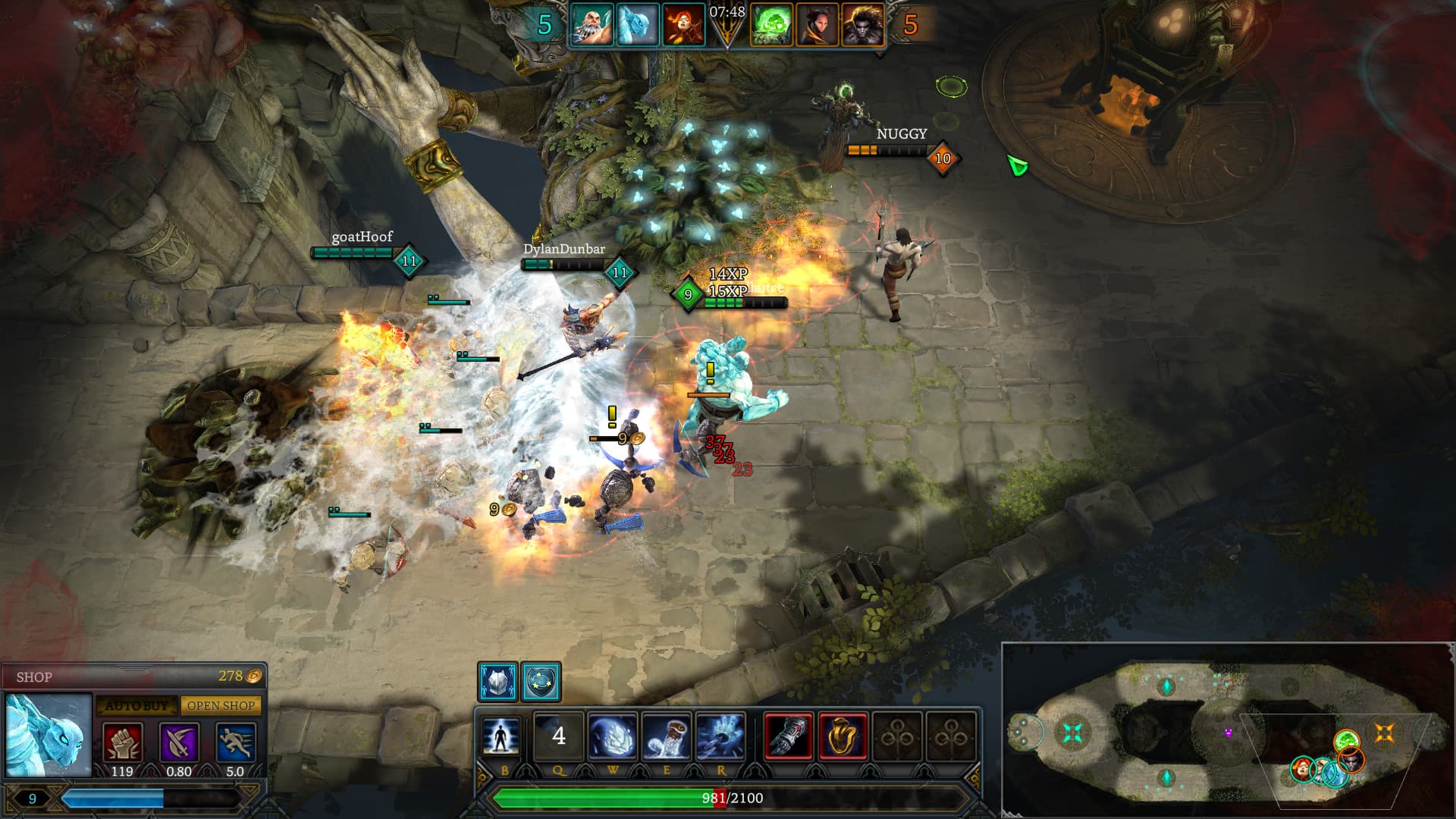Screen dimensions: 1456x819
Task: Toggle Auto Buy in the shop panel
Action: 136,705
